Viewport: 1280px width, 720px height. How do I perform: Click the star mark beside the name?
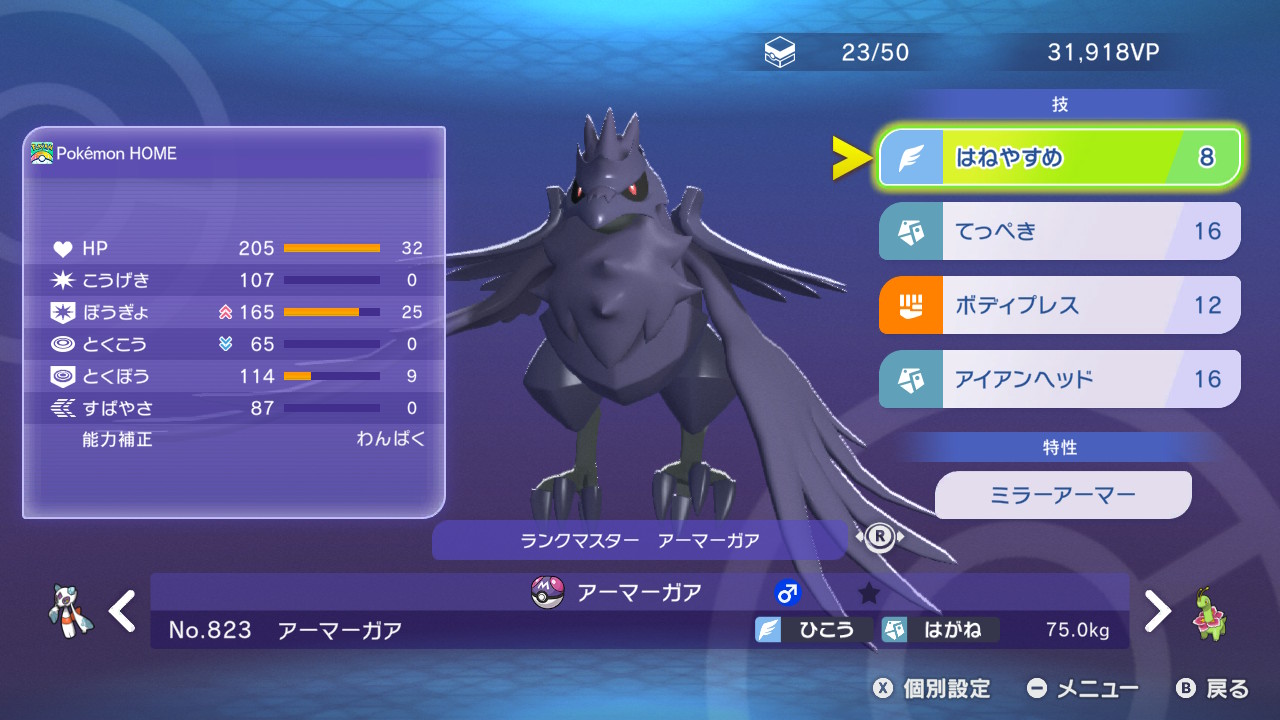(869, 594)
